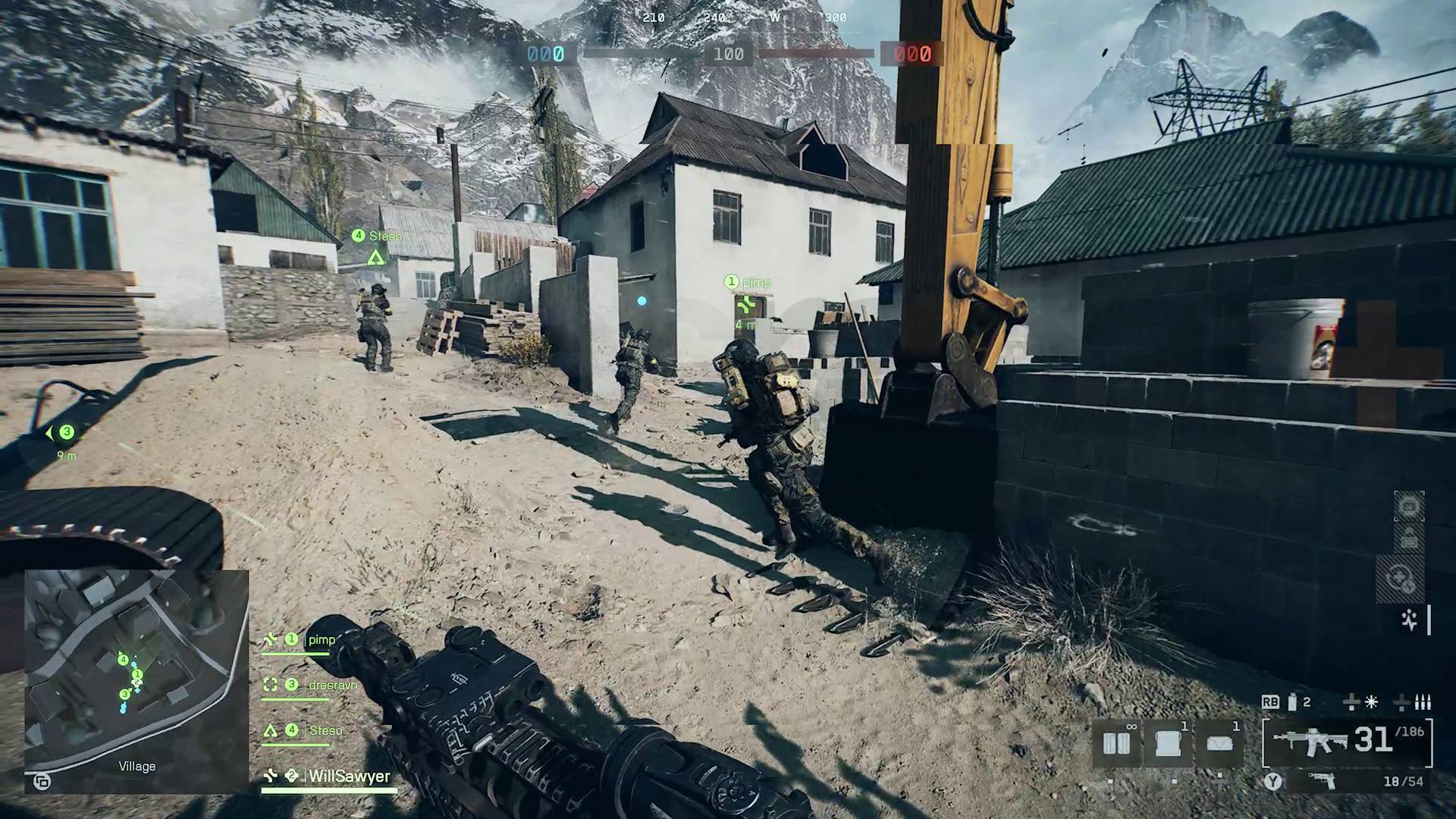Toggle Steso's squad marker triangle icon
1456x819 pixels.
coord(271,730)
